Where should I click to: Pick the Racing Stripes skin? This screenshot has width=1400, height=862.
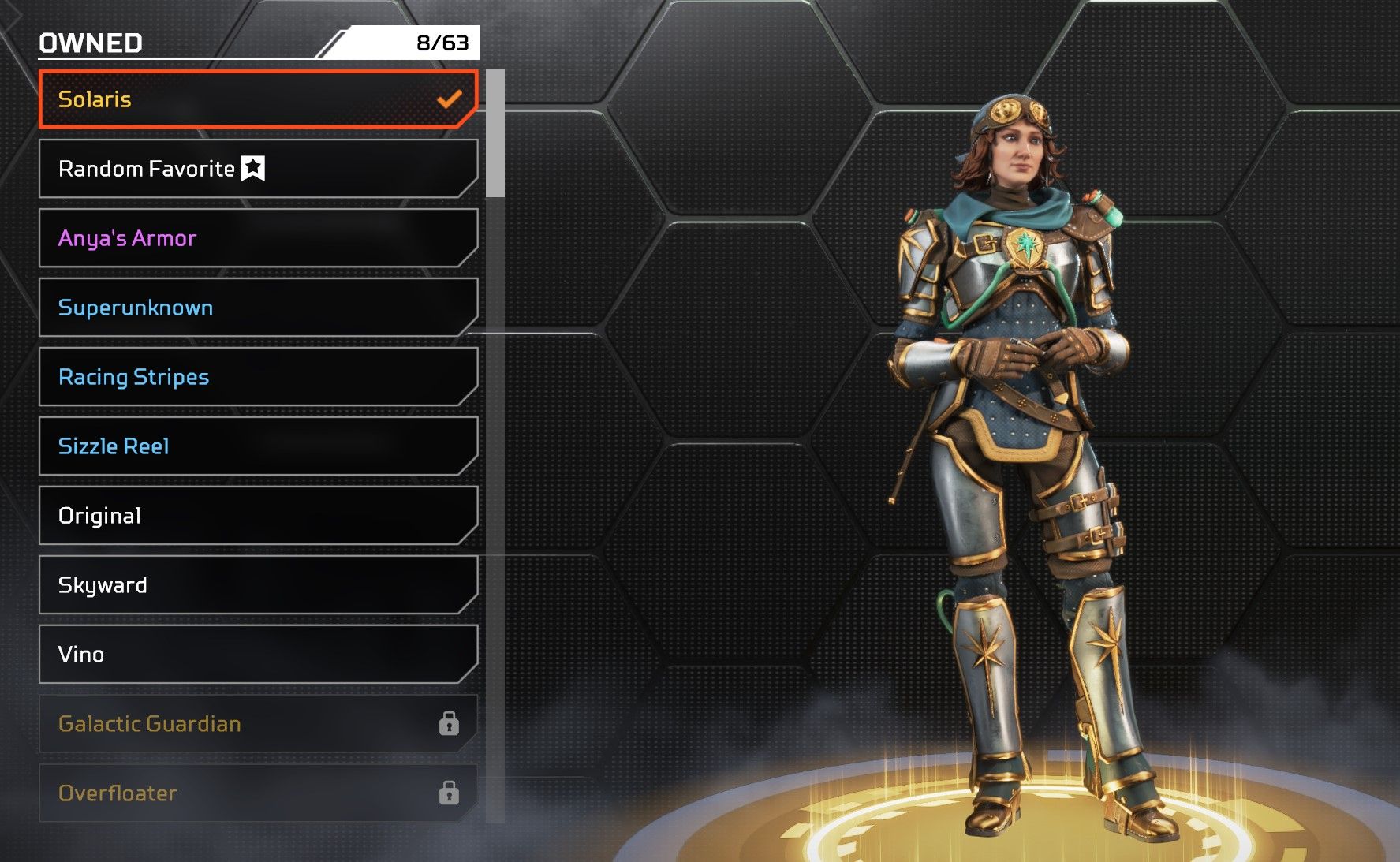click(x=258, y=377)
